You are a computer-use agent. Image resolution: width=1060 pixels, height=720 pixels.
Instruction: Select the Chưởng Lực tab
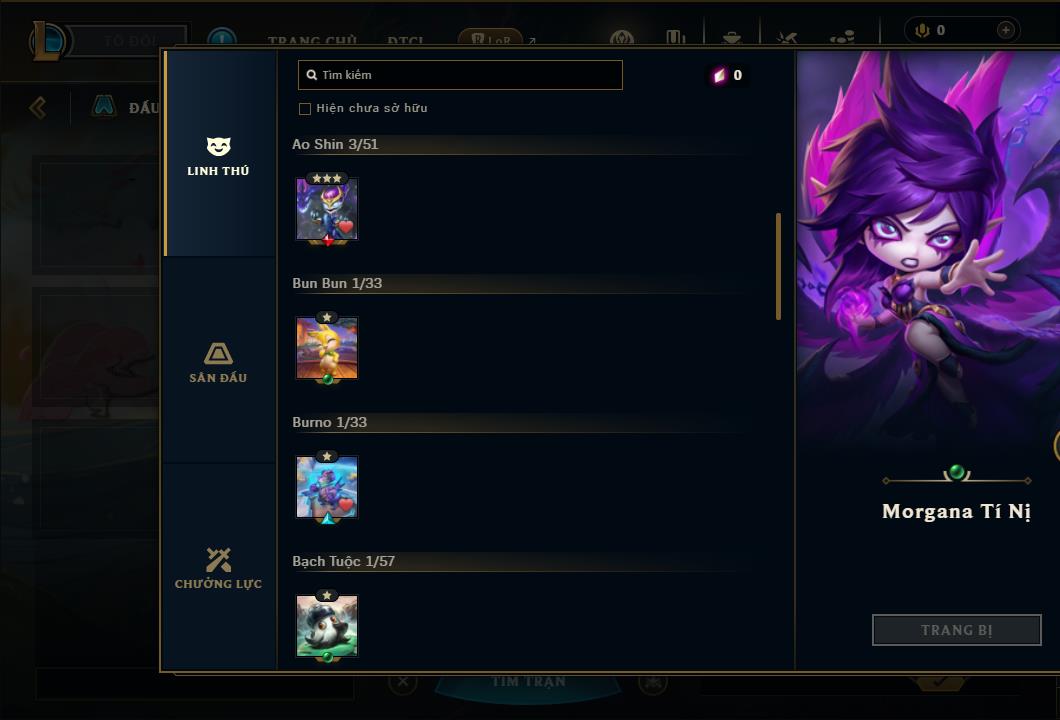tap(218, 568)
